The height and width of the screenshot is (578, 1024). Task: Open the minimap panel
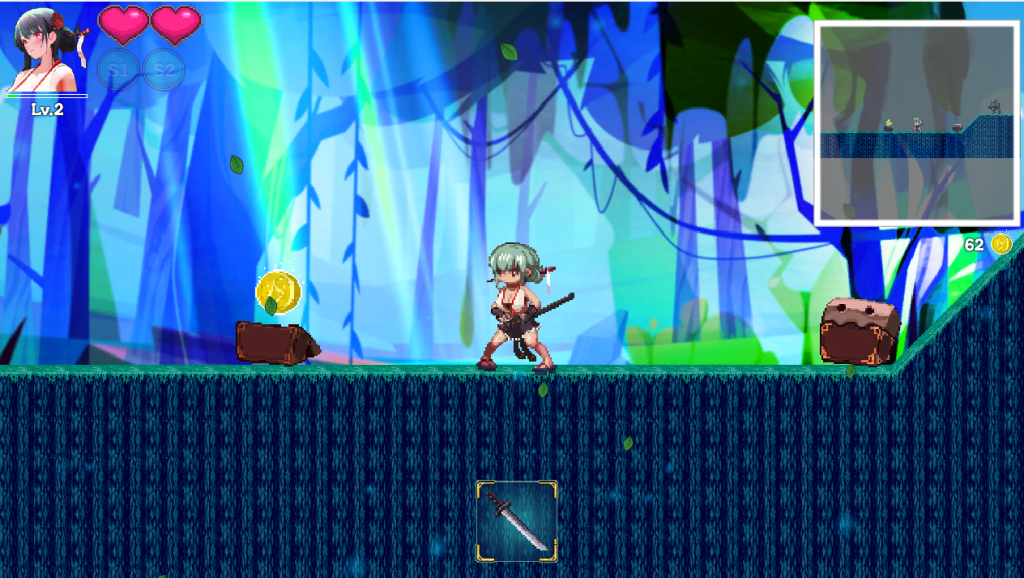[917, 122]
